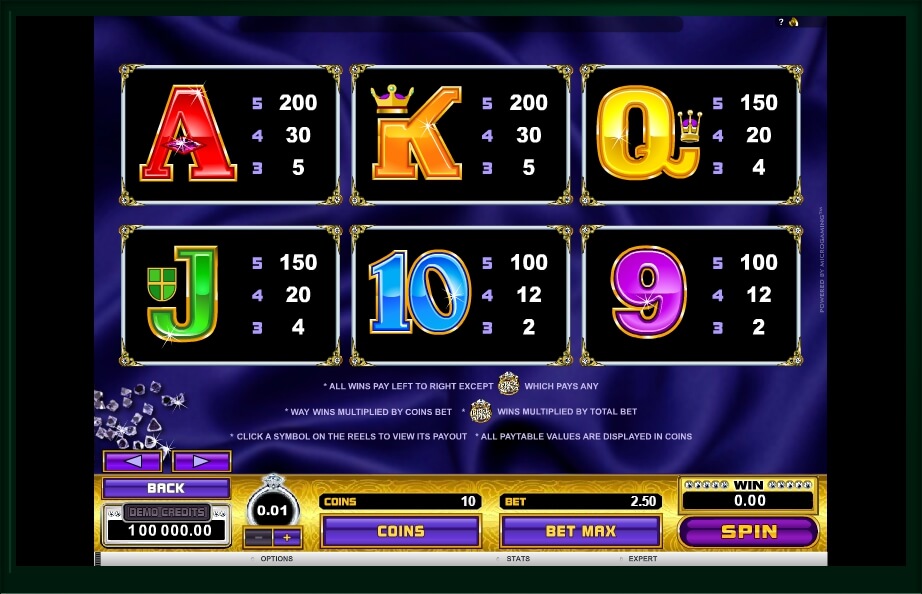Go back using the BACK button
The image size is (922, 594).
[x=166, y=488]
